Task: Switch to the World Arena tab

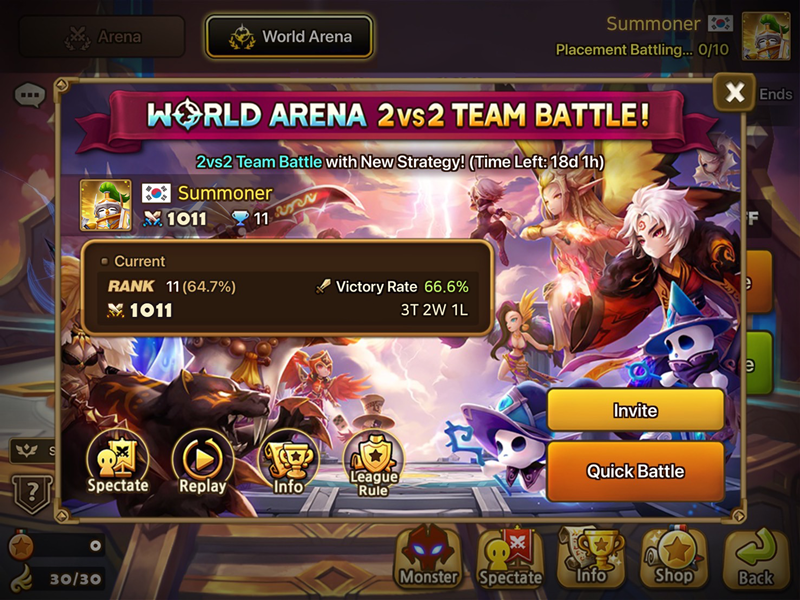Action: click(x=289, y=37)
